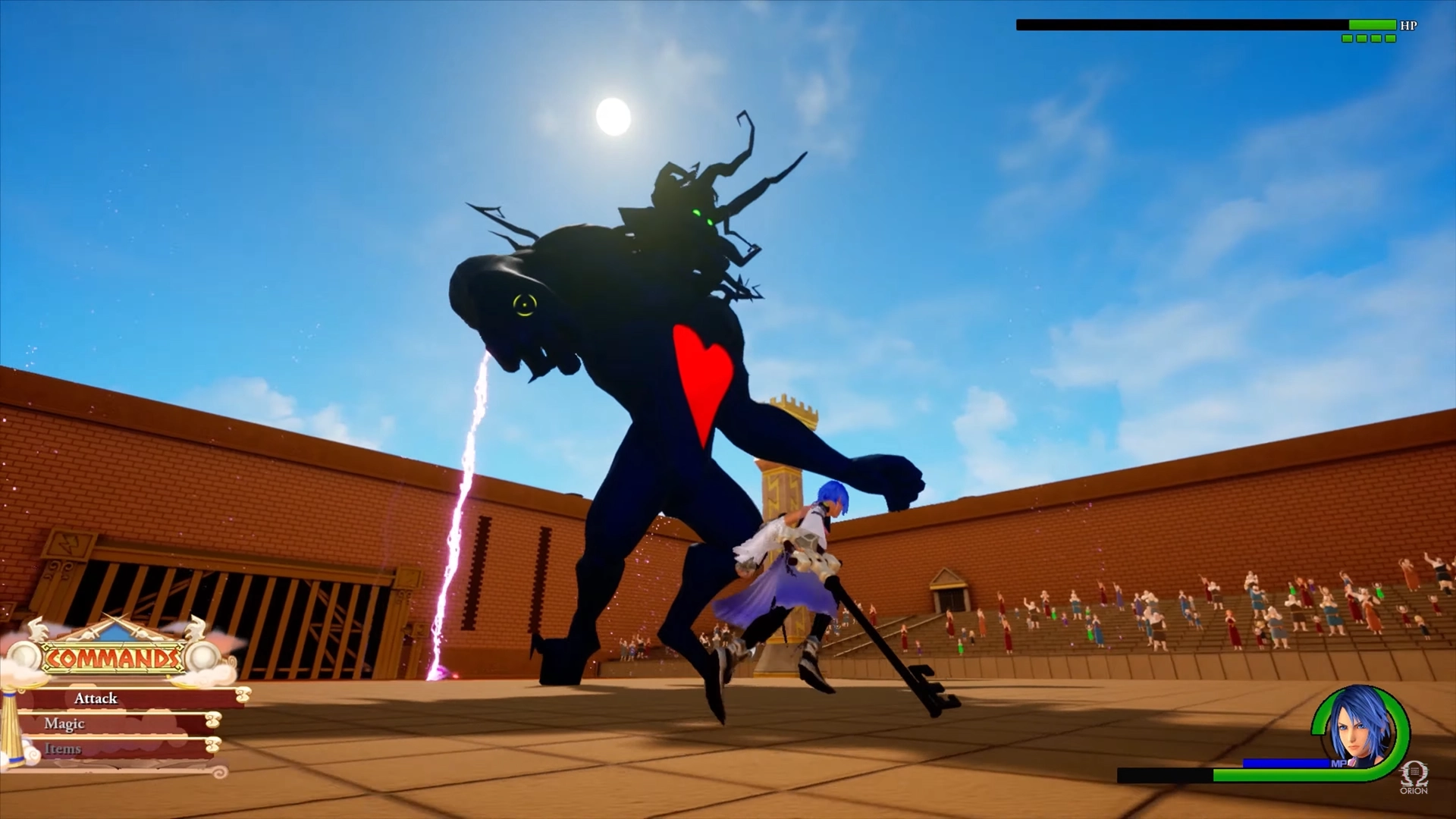Click the first green HP segment box
1456x819 pixels.
tap(1347, 38)
